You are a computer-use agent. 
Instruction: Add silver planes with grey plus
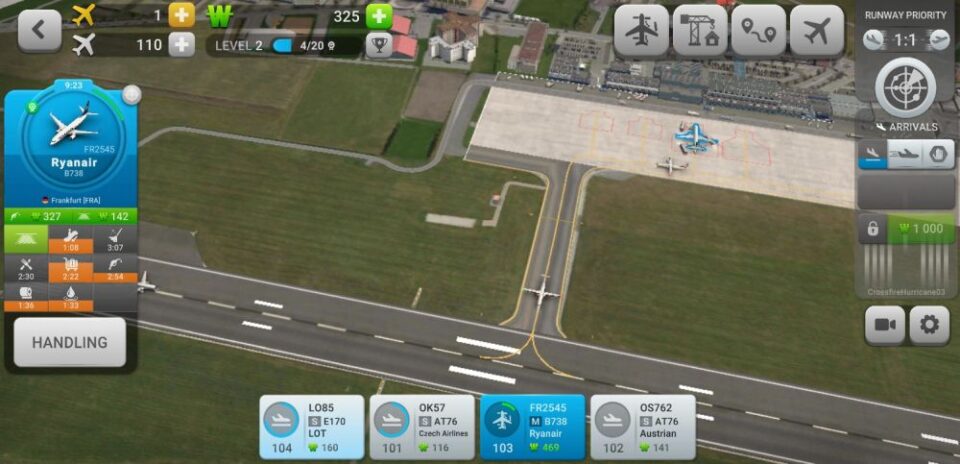tap(181, 45)
